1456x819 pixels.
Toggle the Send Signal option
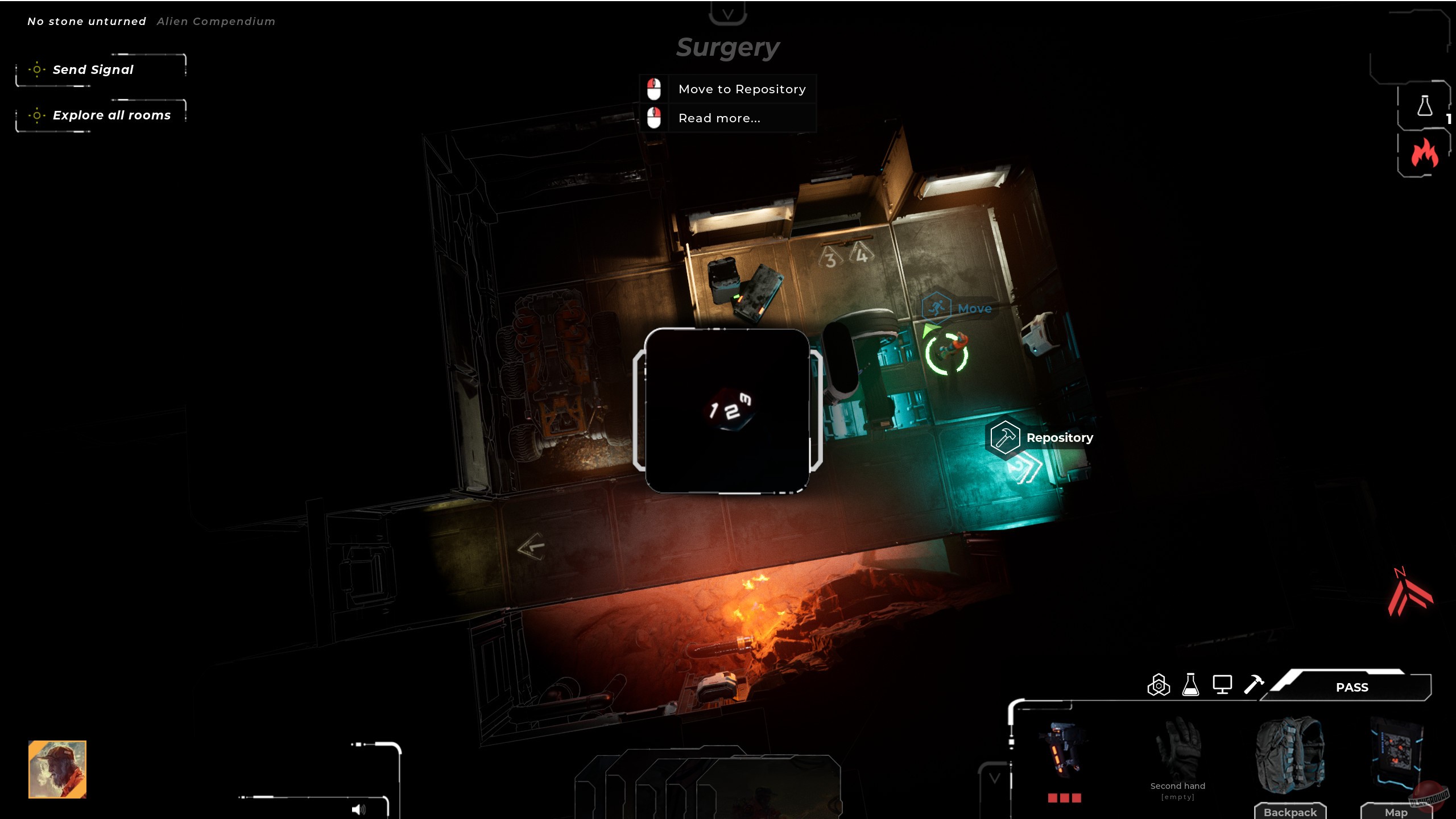click(93, 69)
